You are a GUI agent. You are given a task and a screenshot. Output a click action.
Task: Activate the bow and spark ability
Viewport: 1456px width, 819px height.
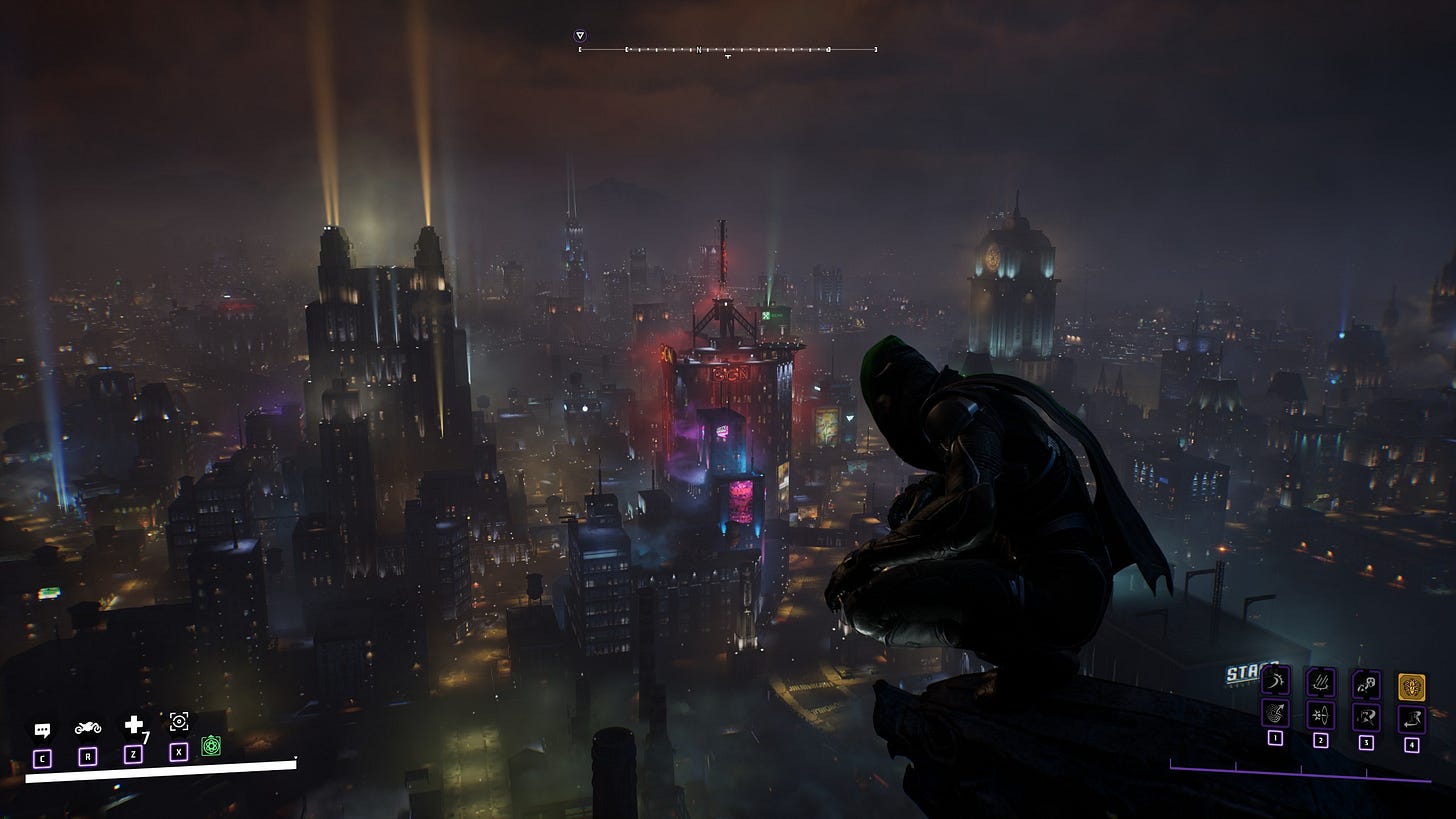pyautogui.click(x=1321, y=716)
